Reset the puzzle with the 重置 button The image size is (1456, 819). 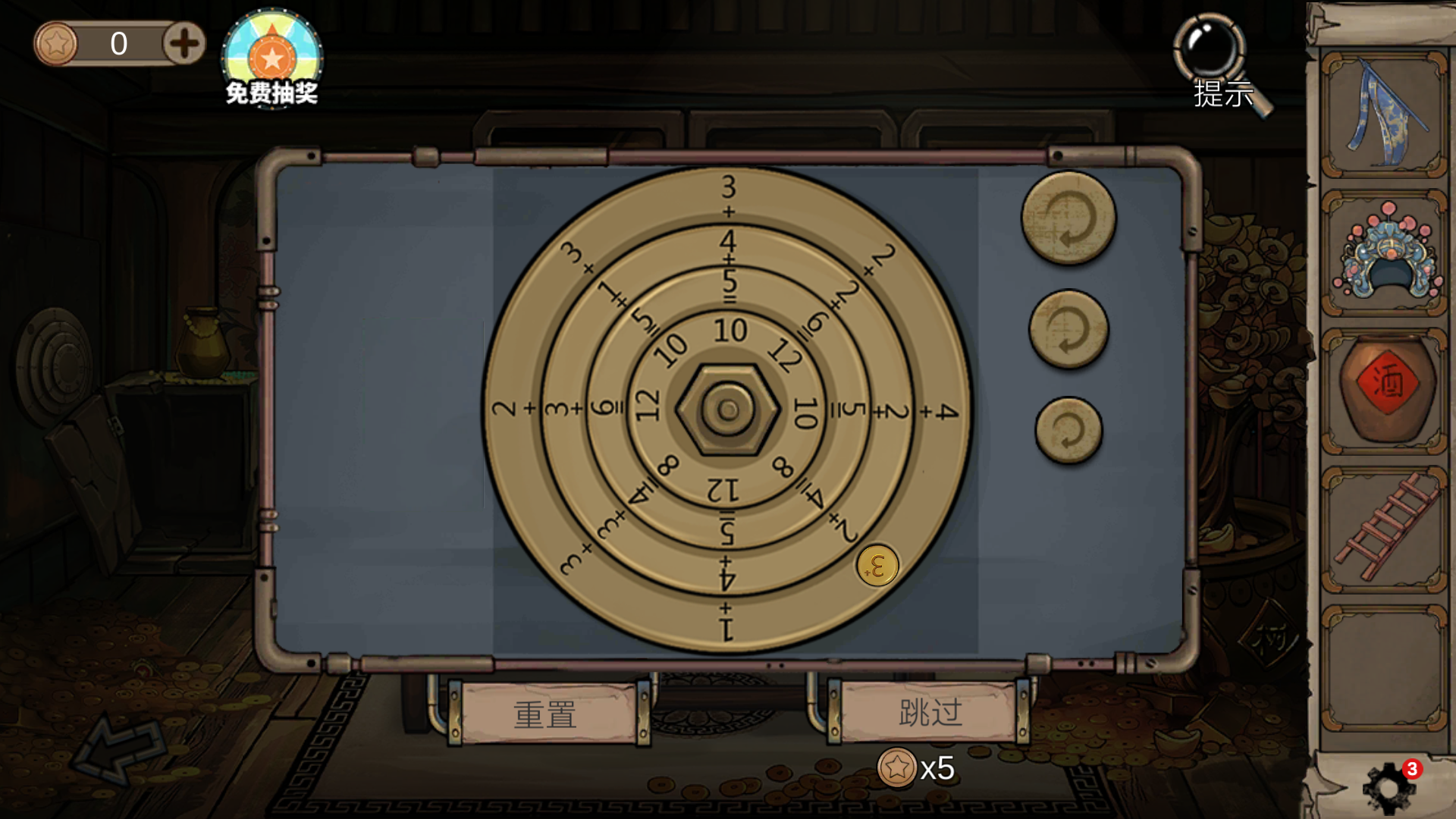click(546, 714)
